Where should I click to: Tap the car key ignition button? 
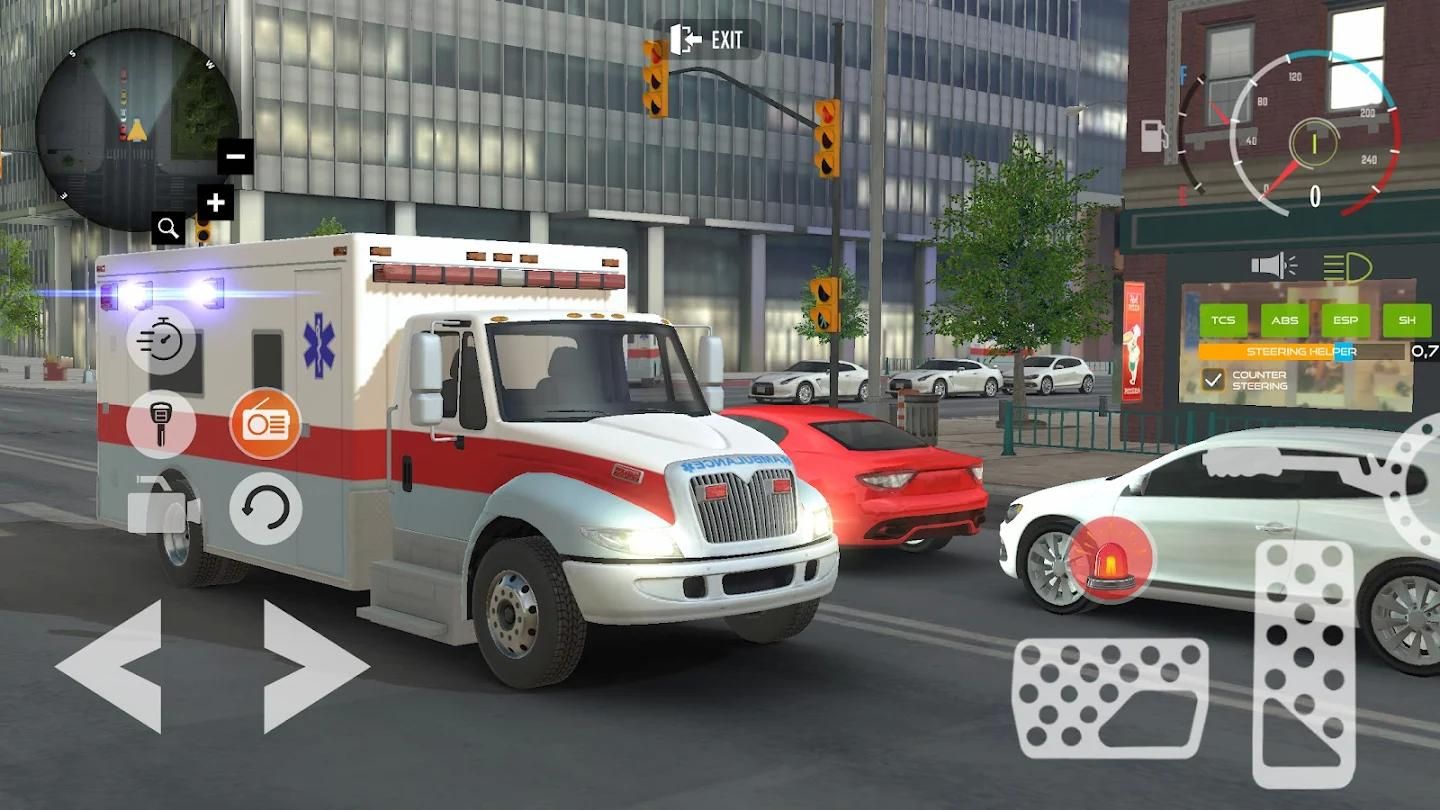(160, 423)
